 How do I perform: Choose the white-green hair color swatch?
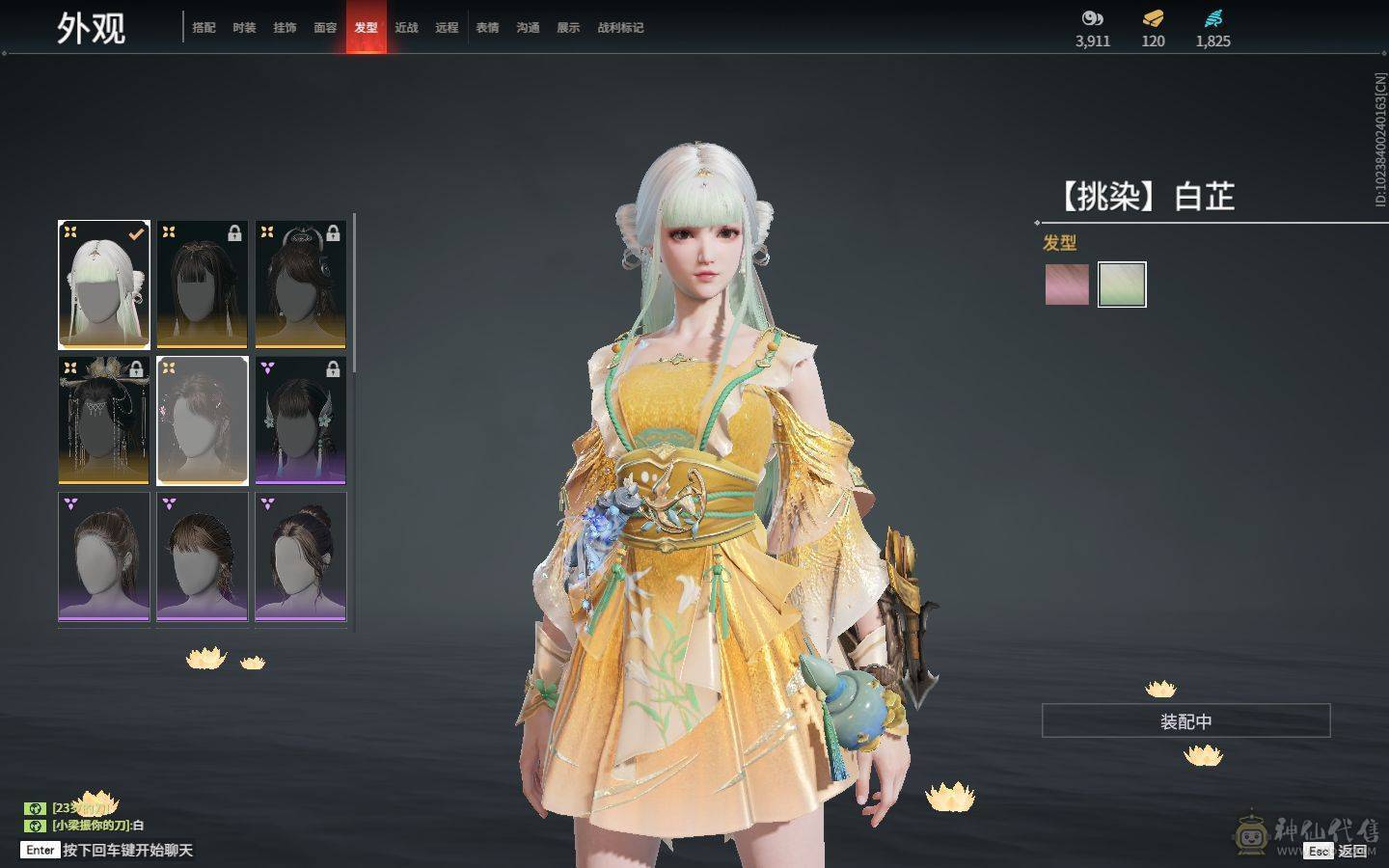(x=1122, y=285)
